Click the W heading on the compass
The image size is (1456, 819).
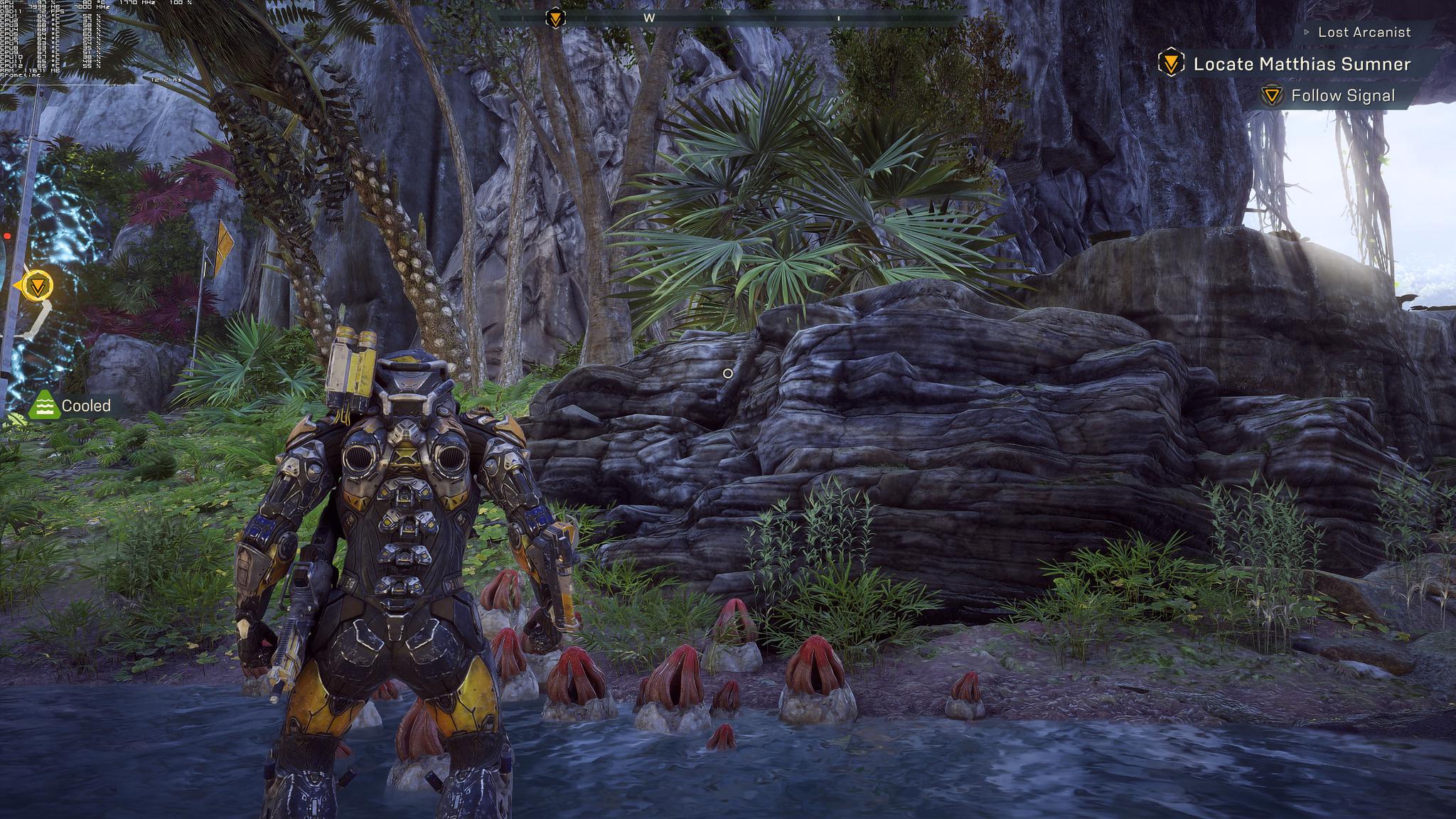point(649,18)
